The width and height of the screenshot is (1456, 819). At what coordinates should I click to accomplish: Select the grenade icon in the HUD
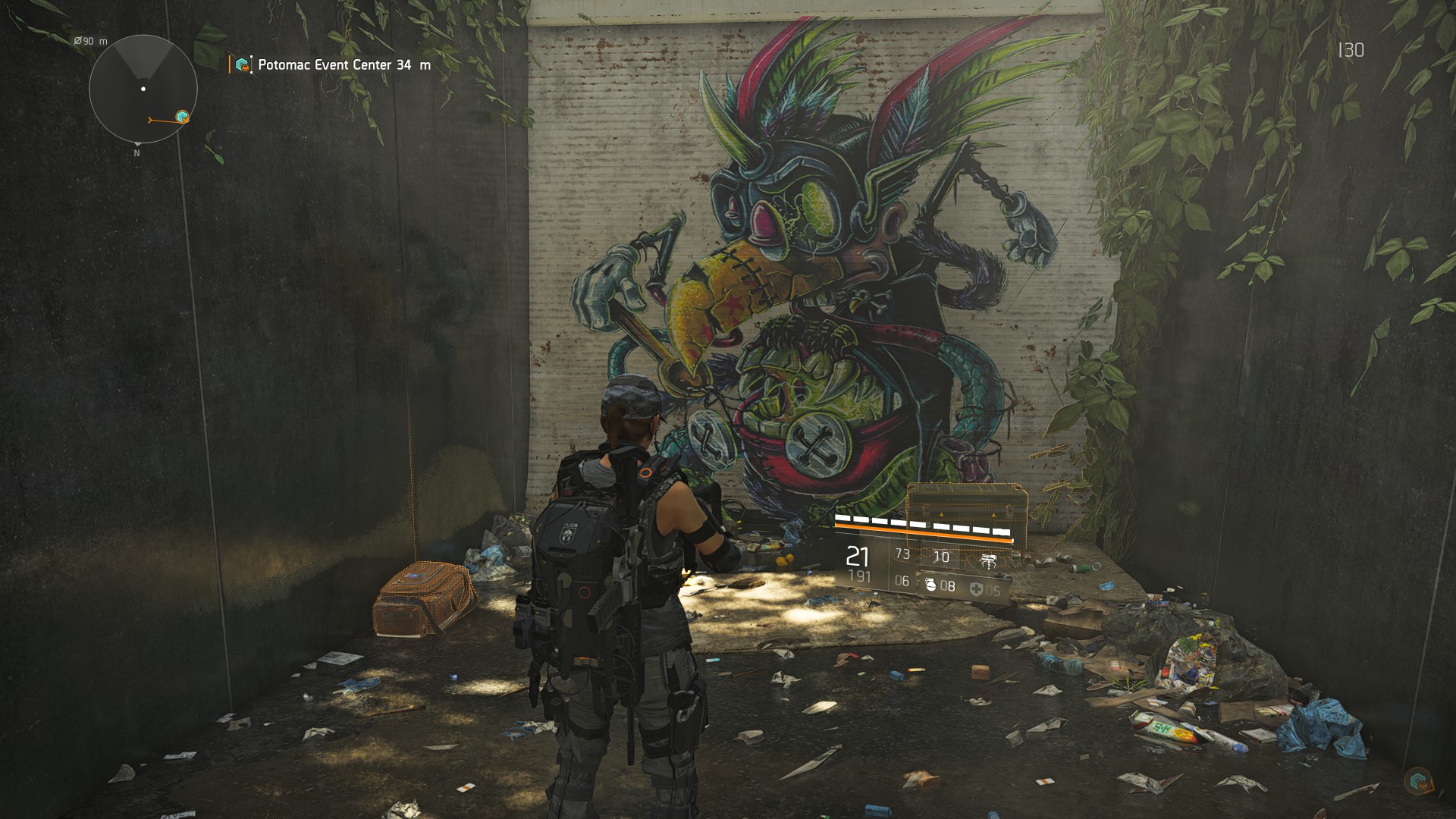pyautogui.click(x=931, y=585)
